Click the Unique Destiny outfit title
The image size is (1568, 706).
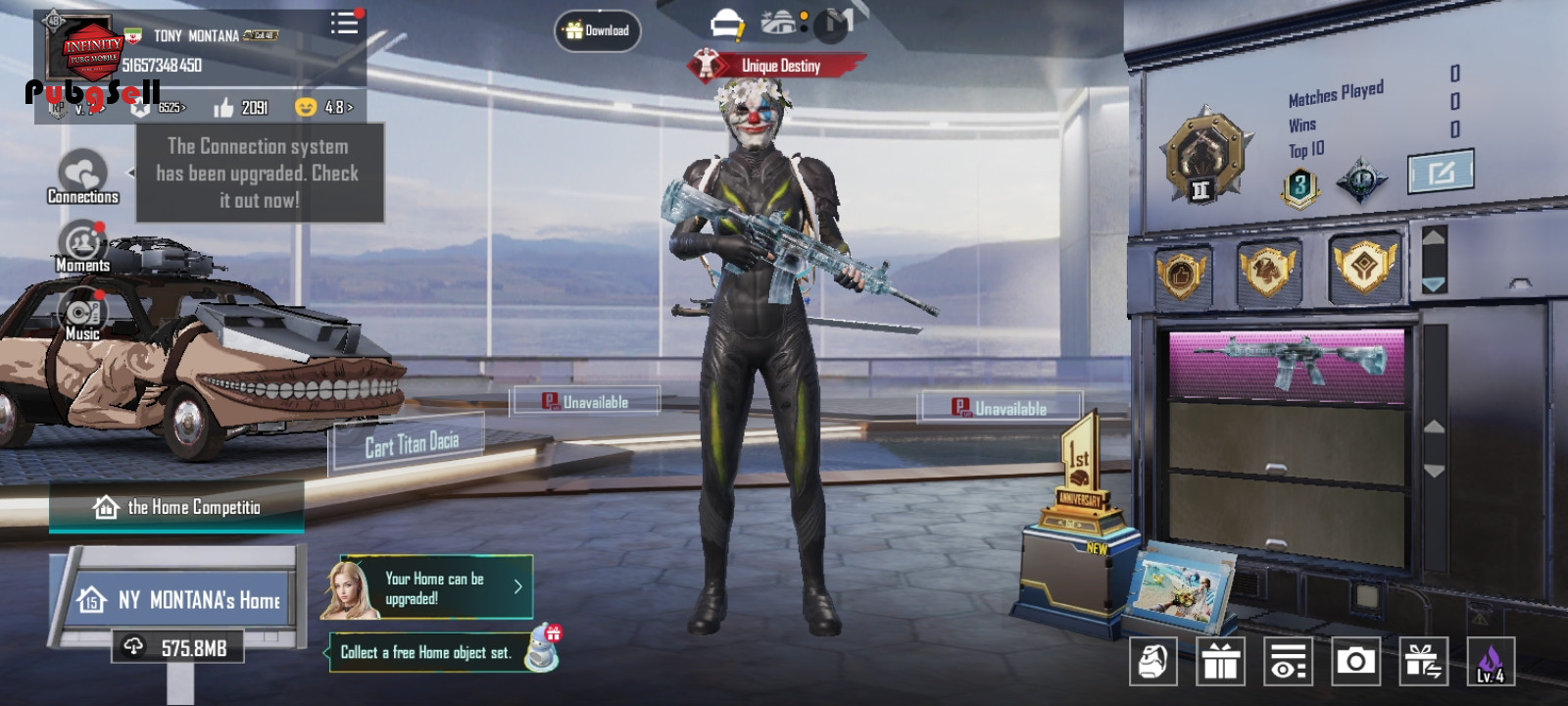tap(779, 66)
